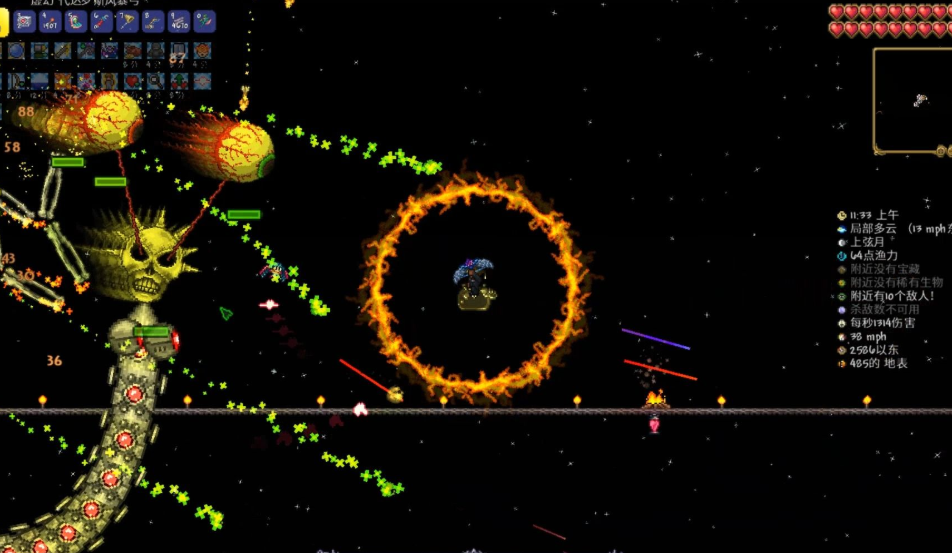Viewport: 952px width, 553px height.
Task: Click the highlighted yellow hotbar slot
Action: click(x=3, y=20)
